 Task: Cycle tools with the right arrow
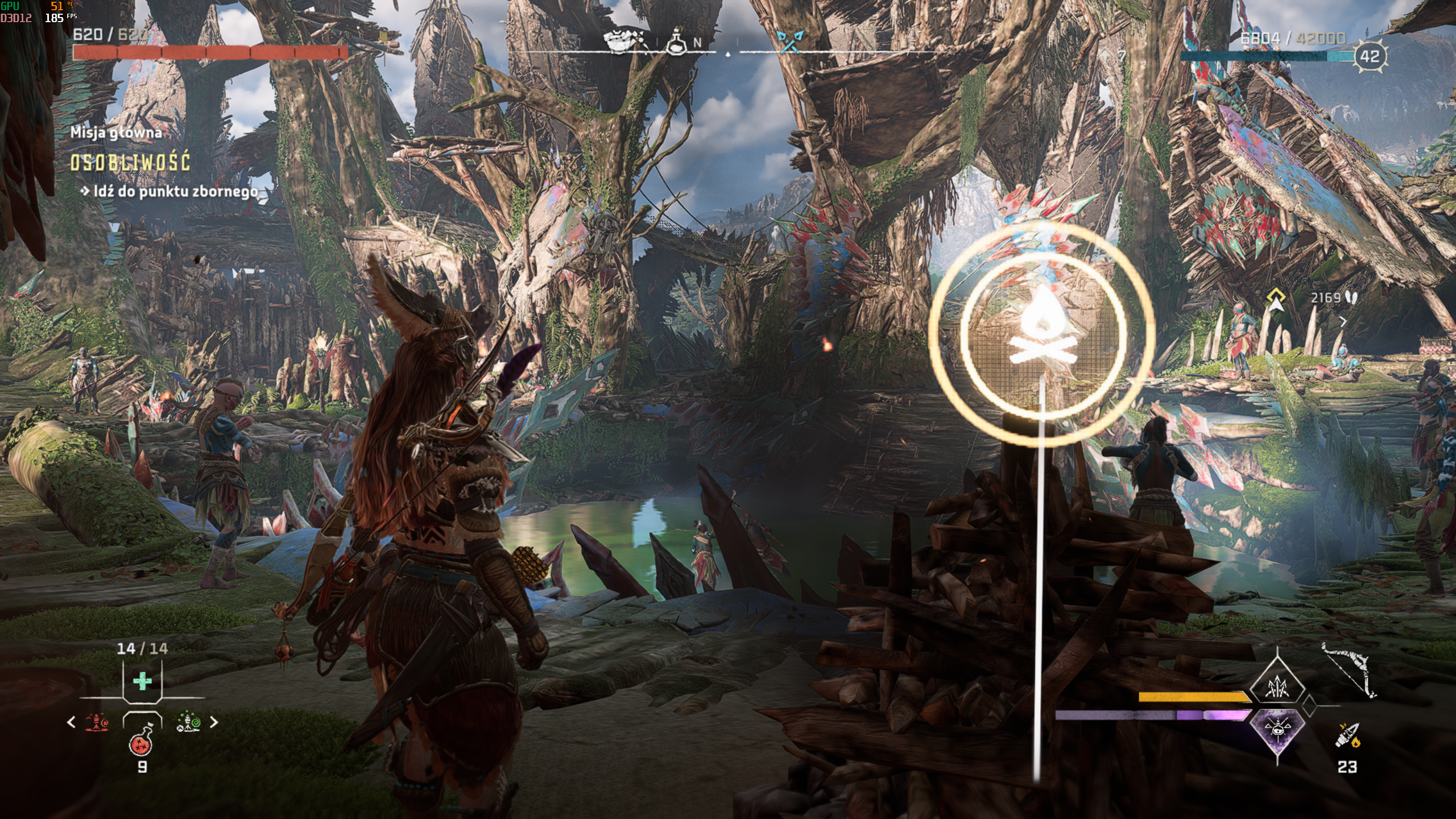(214, 722)
